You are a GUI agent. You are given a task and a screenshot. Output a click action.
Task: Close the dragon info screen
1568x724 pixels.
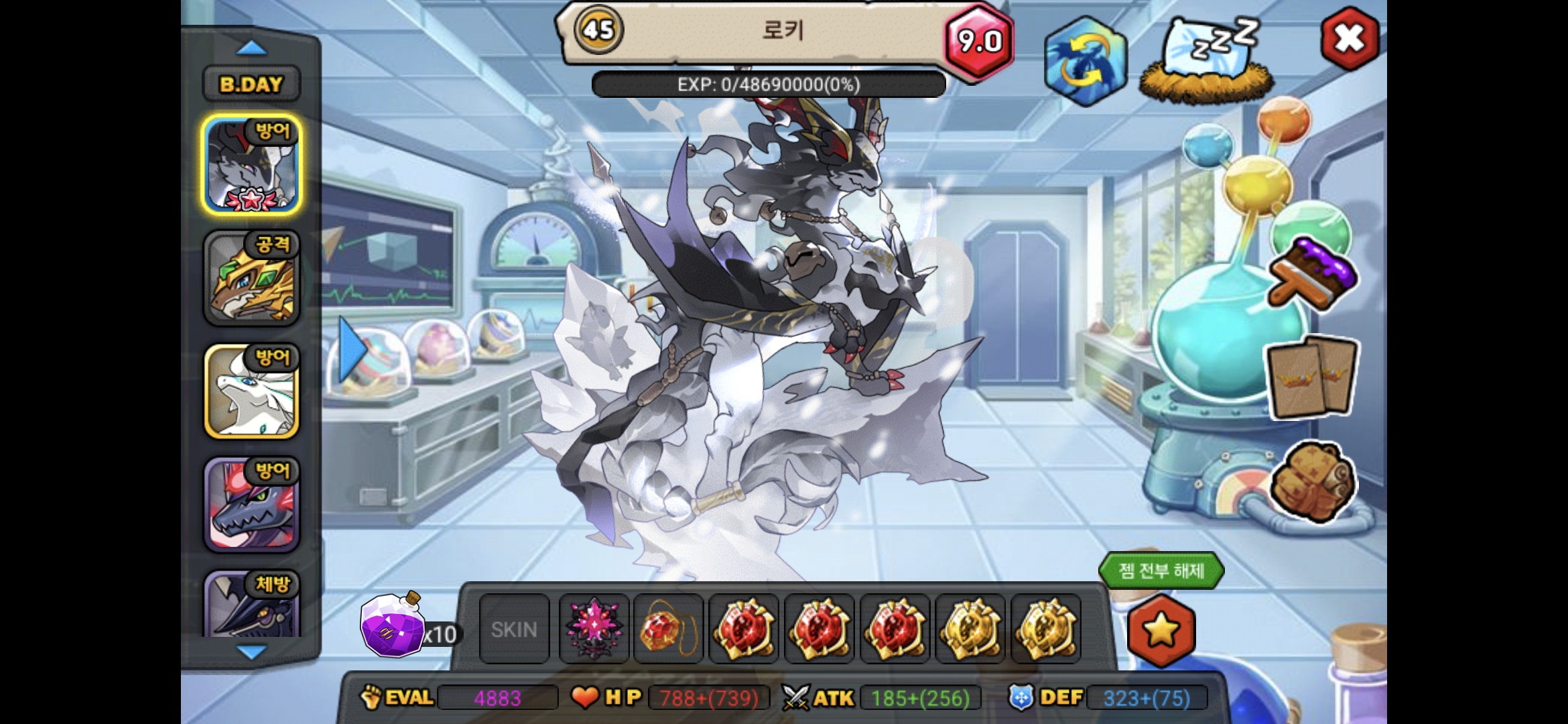pos(1349,38)
